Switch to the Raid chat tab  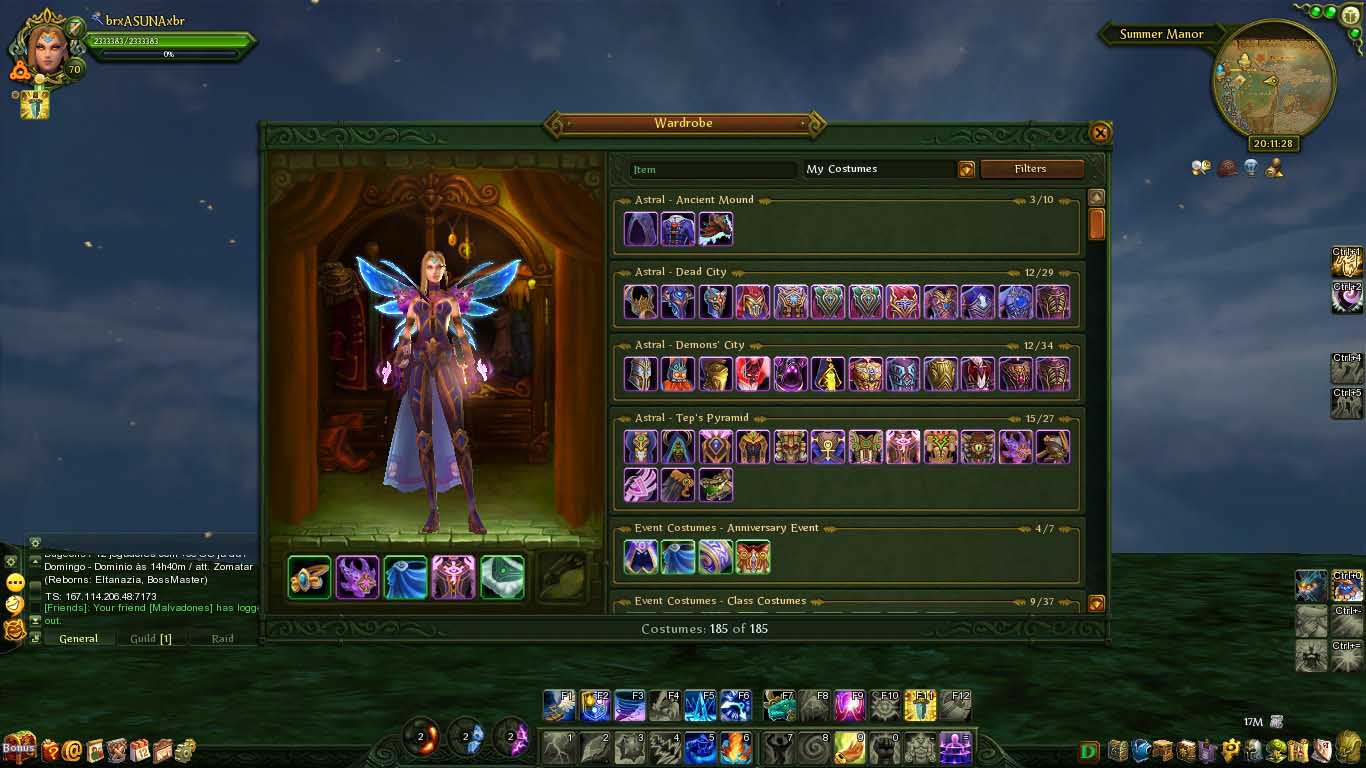(x=222, y=638)
